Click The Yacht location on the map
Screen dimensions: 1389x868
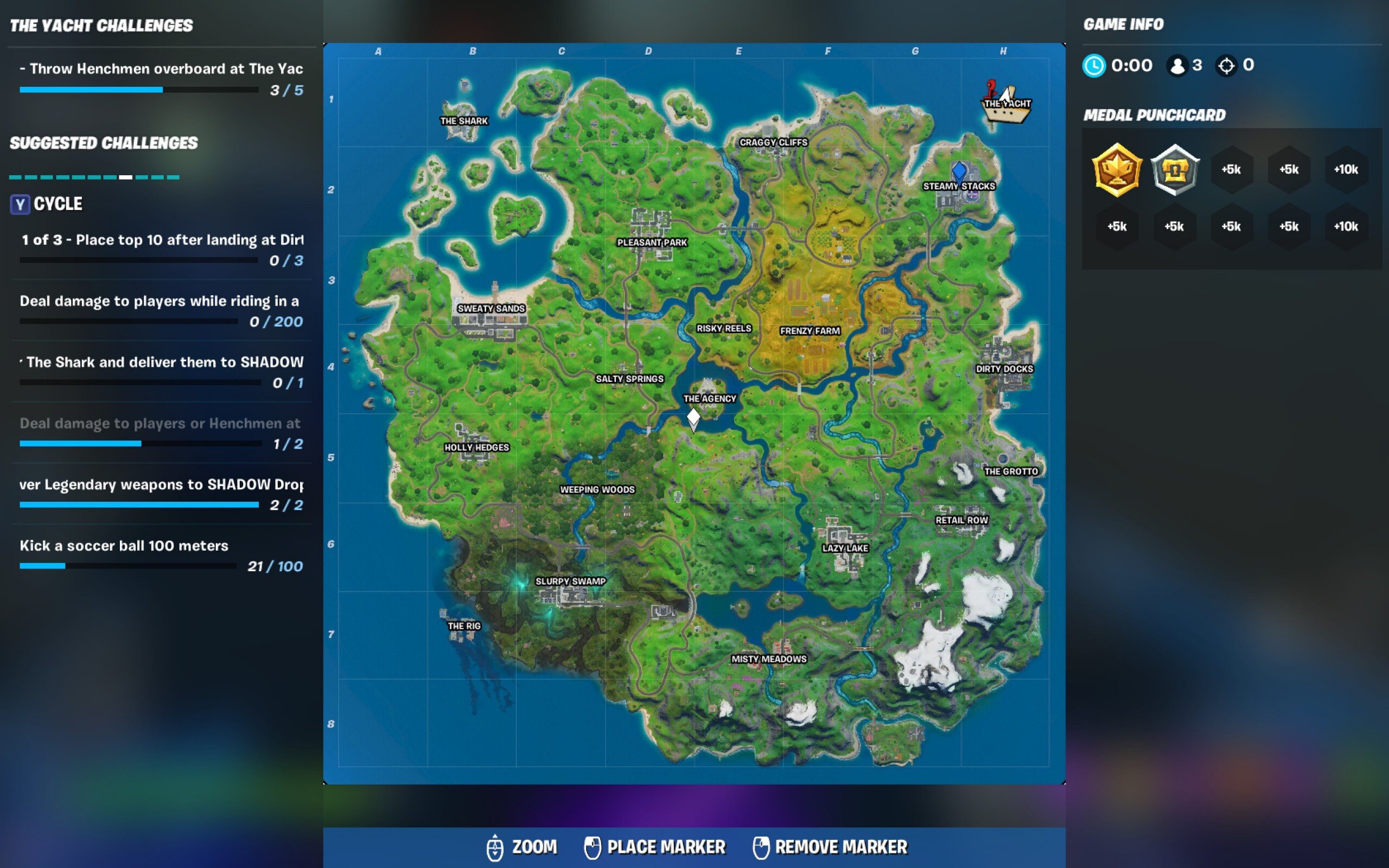pos(1006,105)
